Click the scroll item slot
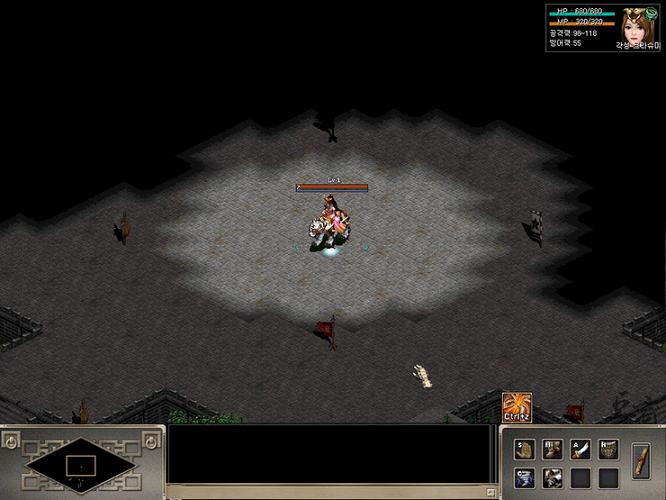Image resolution: width=666 pixels, height=500 pixels. click(x=641, y=461)
